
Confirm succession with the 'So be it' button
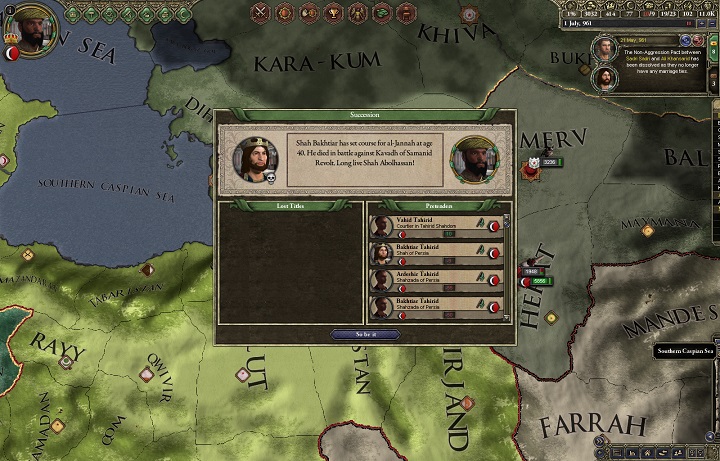[364, 334]
